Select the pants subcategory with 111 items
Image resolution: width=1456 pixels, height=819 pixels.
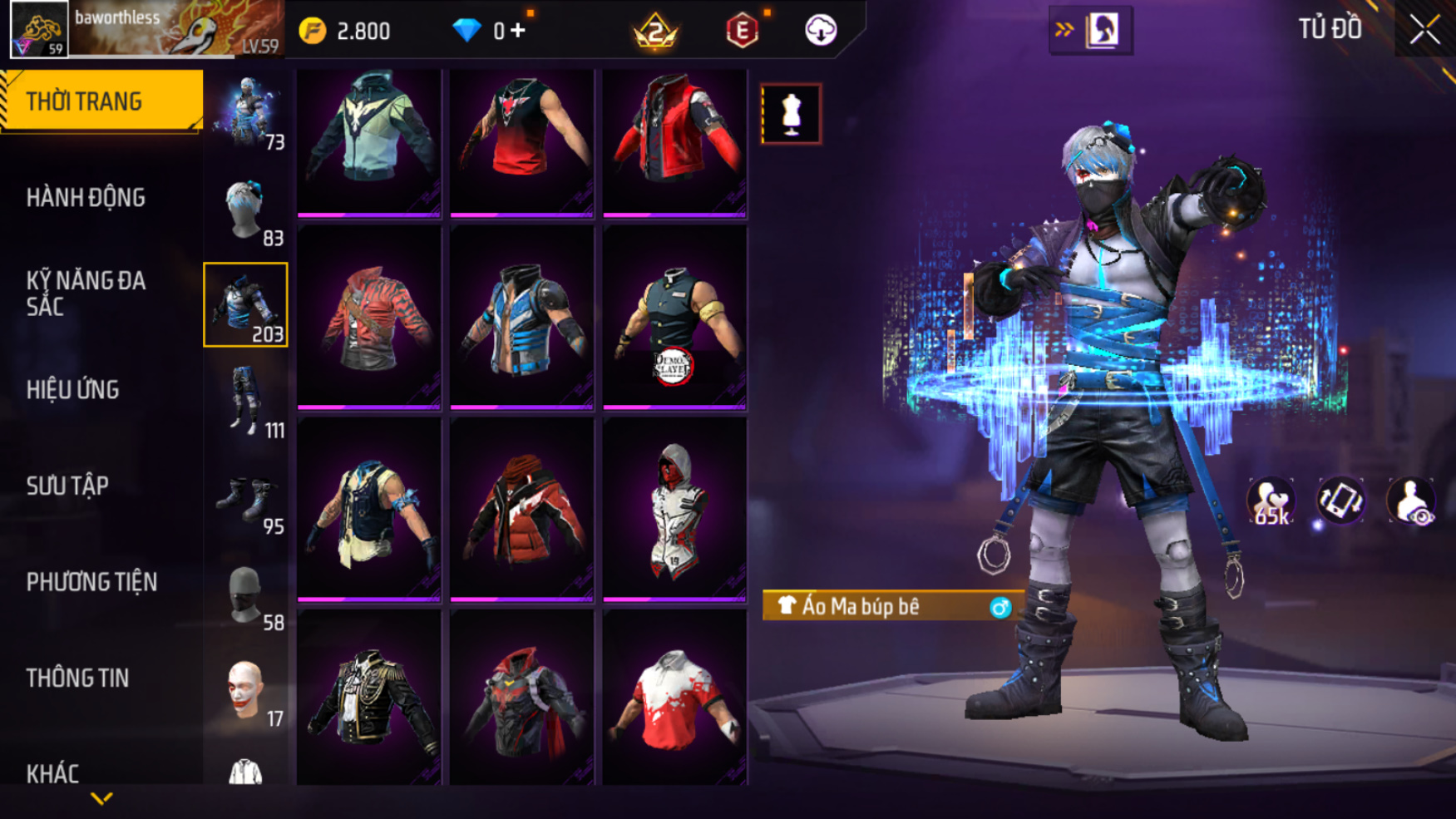click(246, 403)
